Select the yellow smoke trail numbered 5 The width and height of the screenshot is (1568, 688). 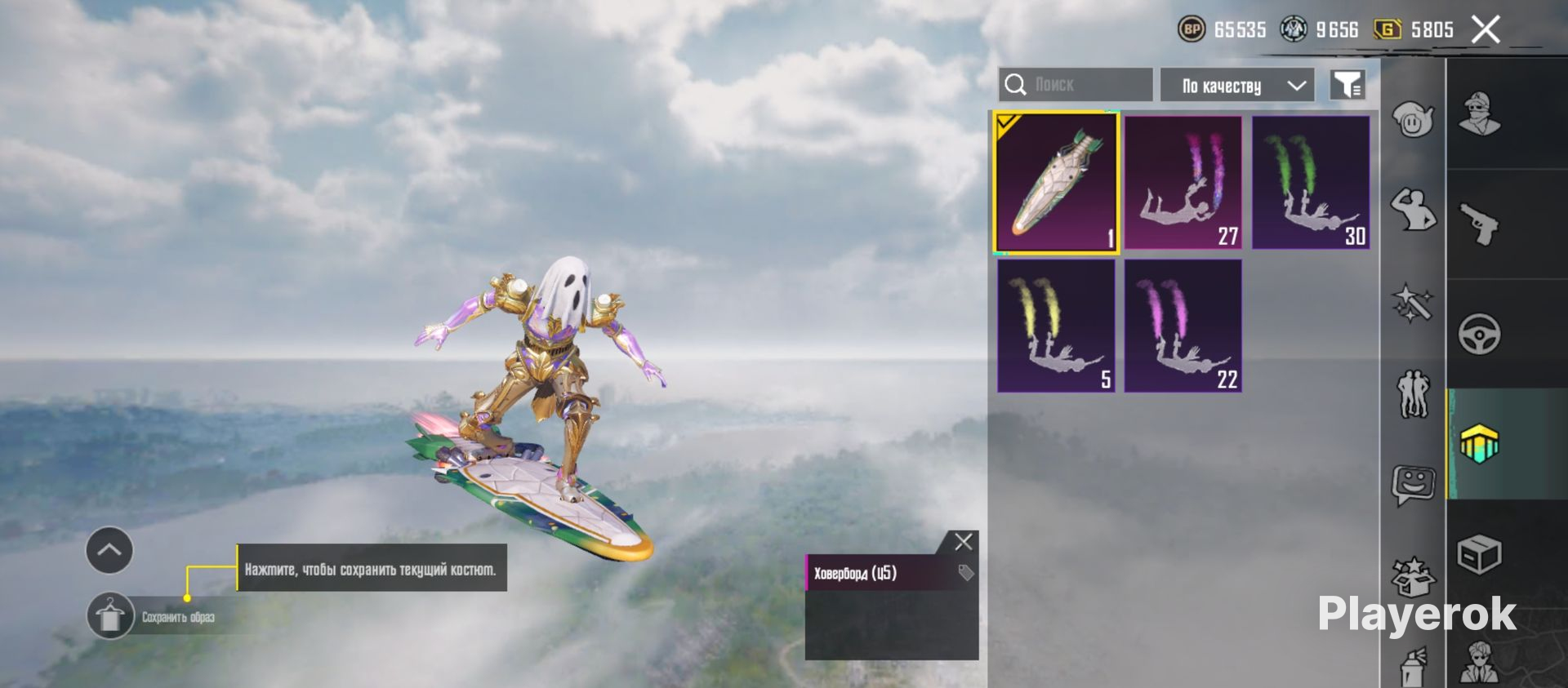coord(1056,326)
